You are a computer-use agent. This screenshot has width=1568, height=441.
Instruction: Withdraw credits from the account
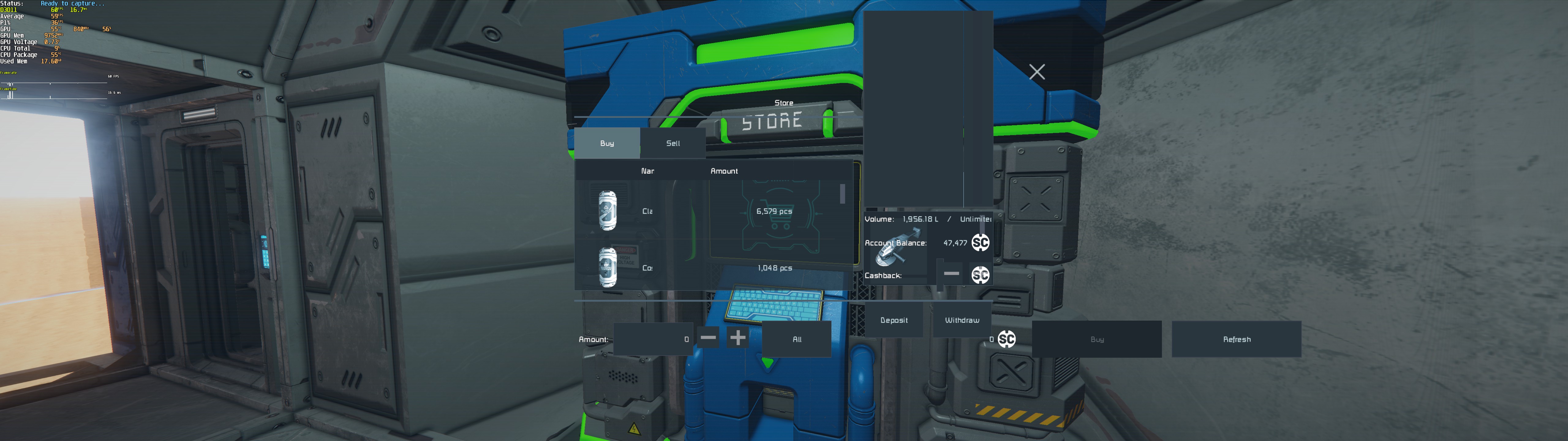pyautogui.click(x=962, y=320)
